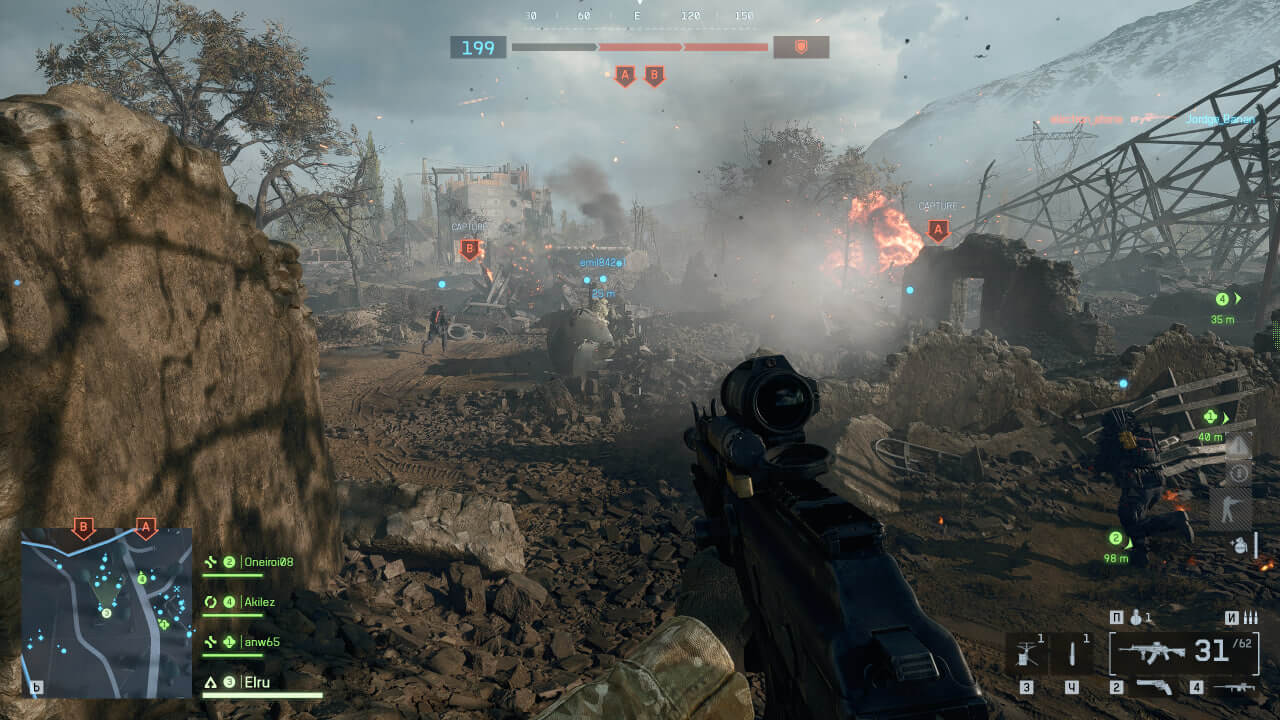Click the B capture marker on the minimap
The width and height of the screenshot is (1280, 720).
coord(84,527)
